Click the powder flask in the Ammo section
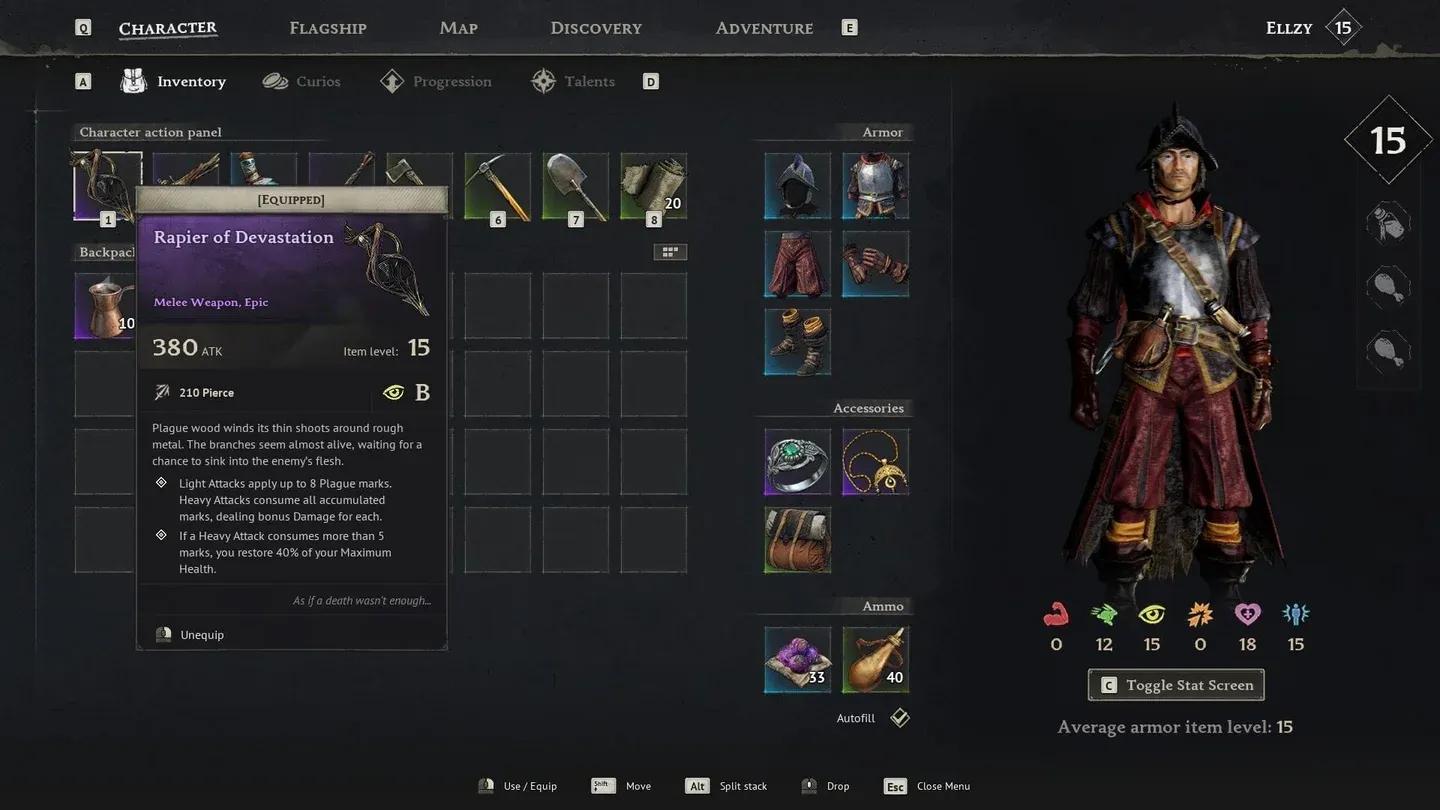The width and height of the screenshot is (1440, 810). coord(875,658)
